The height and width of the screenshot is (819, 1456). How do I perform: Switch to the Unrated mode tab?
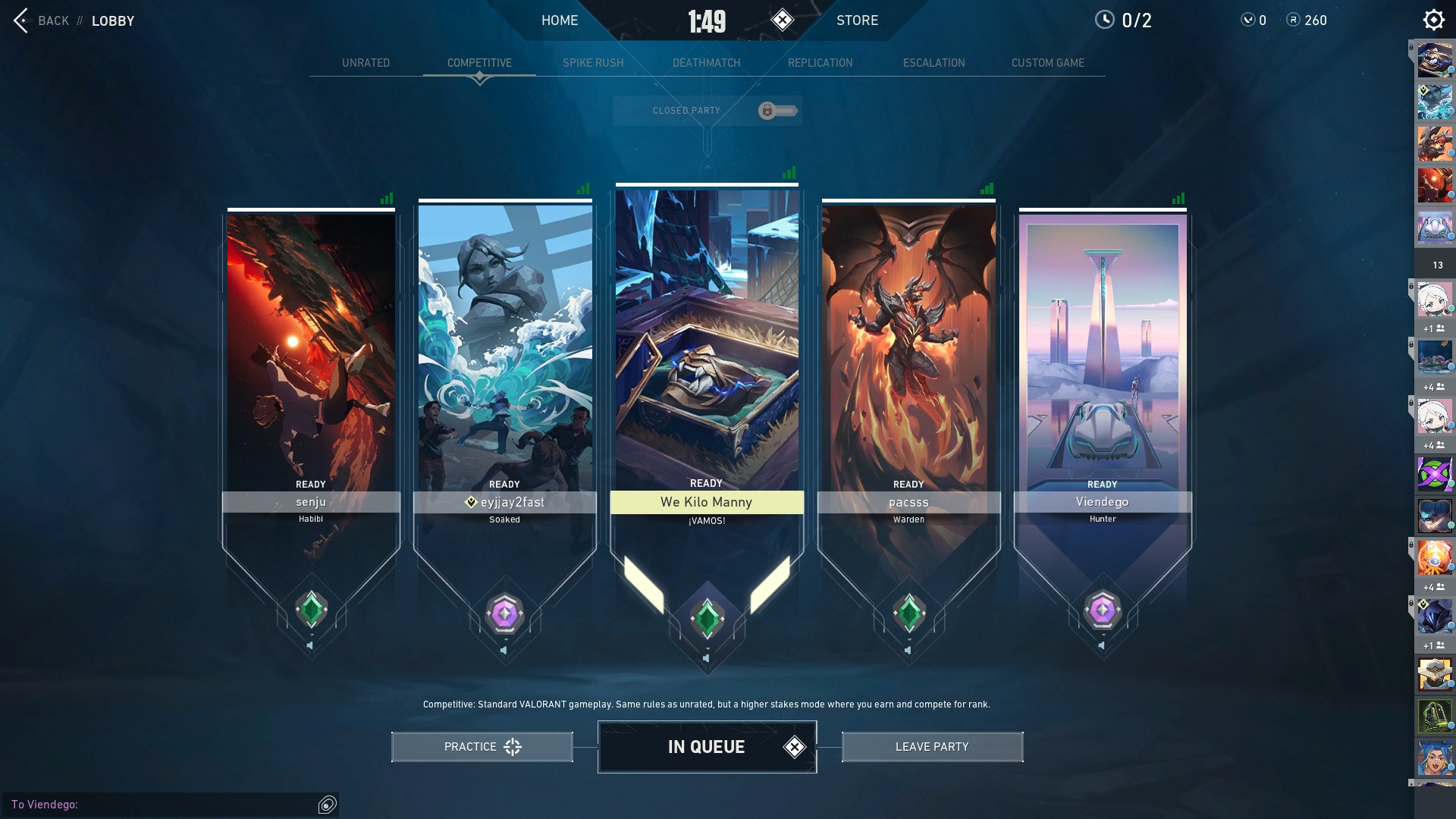pos(366,63)
